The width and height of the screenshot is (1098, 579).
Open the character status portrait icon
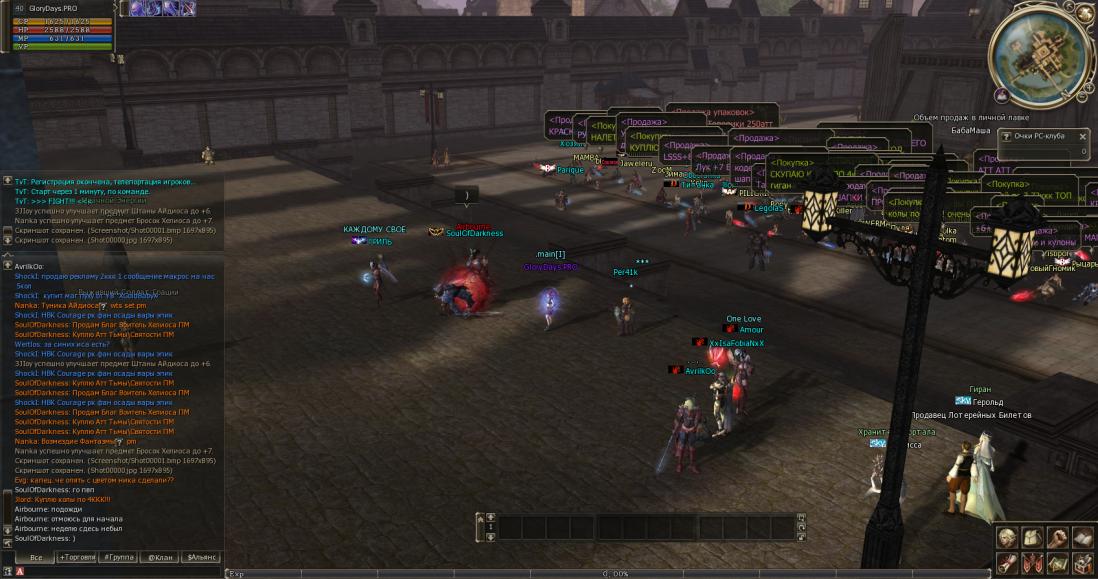pyautogui.click(x=1006, y=538)
